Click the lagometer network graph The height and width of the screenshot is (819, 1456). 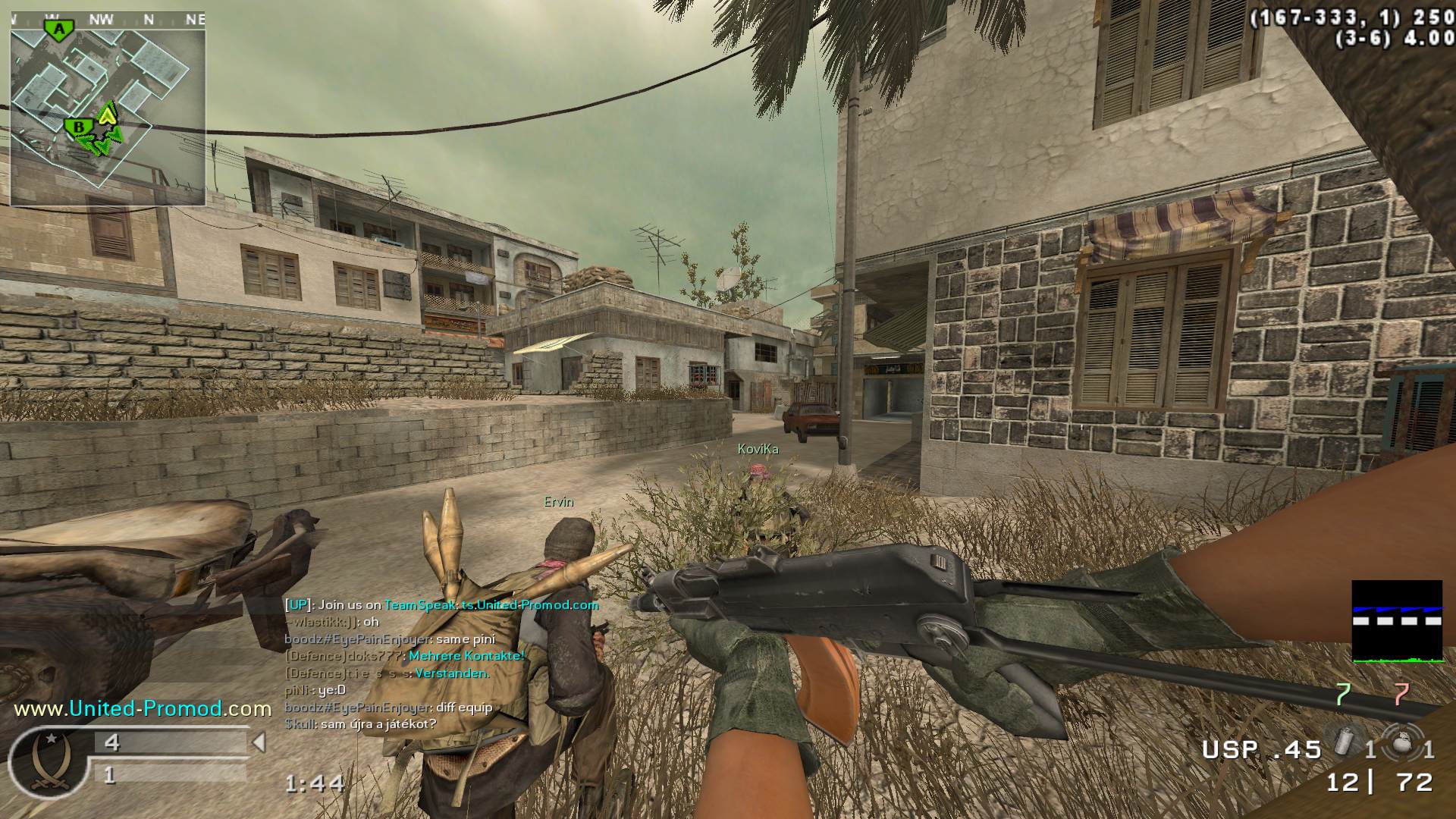pyautogui.click(x=1397, y=622)
